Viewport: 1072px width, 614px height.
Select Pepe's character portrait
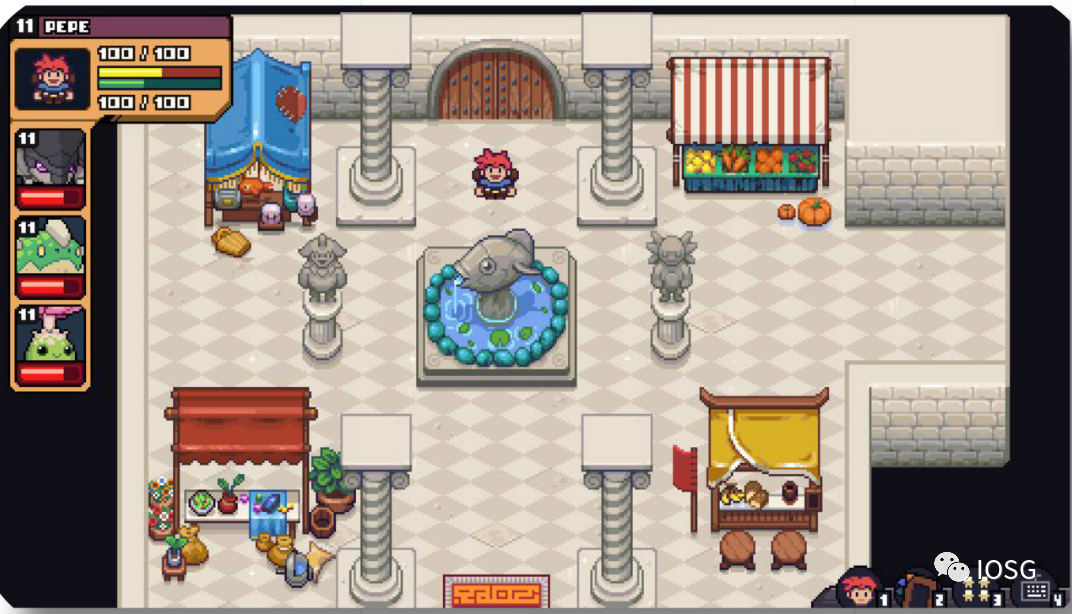pyautogui.click(x=51, y=78)
